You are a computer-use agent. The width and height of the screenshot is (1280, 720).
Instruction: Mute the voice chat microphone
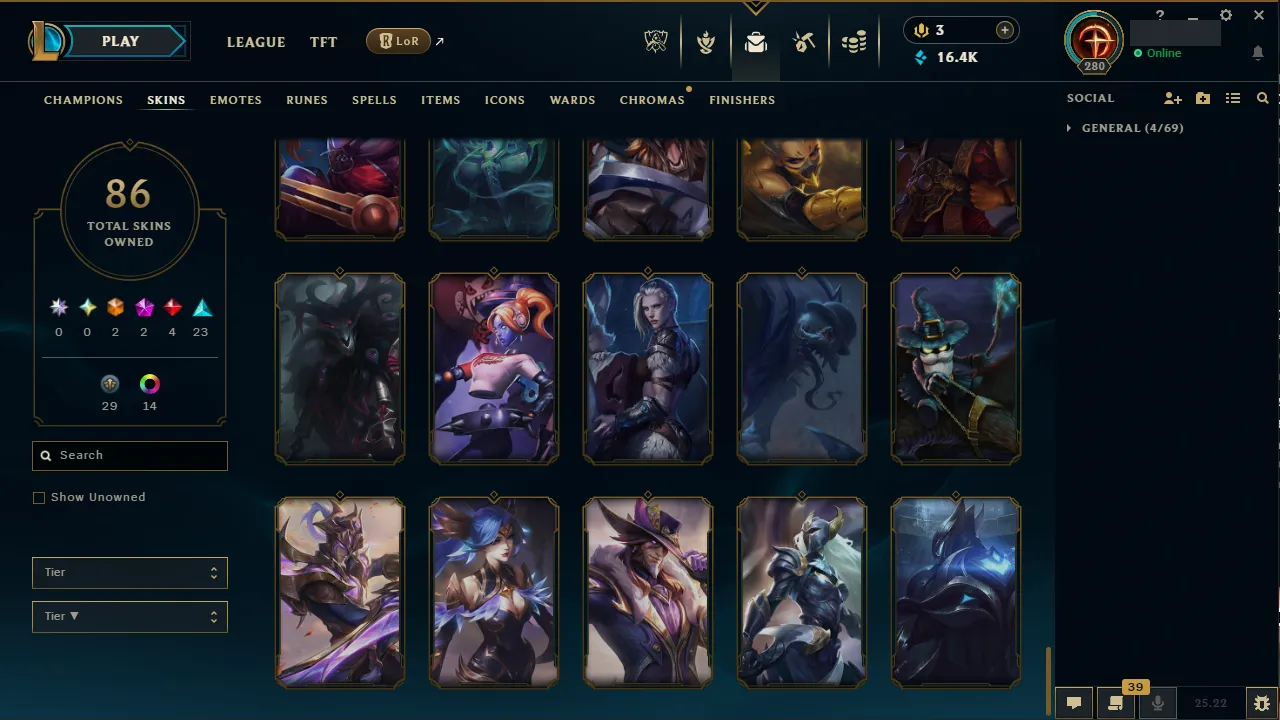tap(1157, 703)
